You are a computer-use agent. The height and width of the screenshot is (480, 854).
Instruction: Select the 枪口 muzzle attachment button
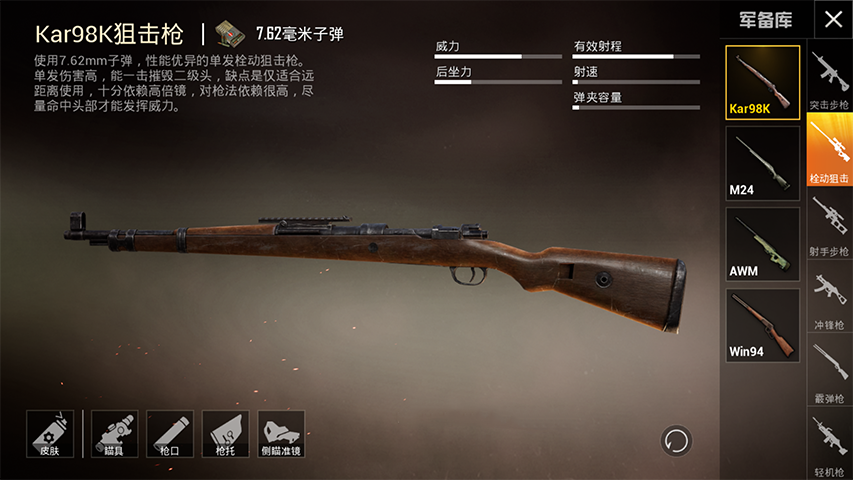(x=170, y=434)
